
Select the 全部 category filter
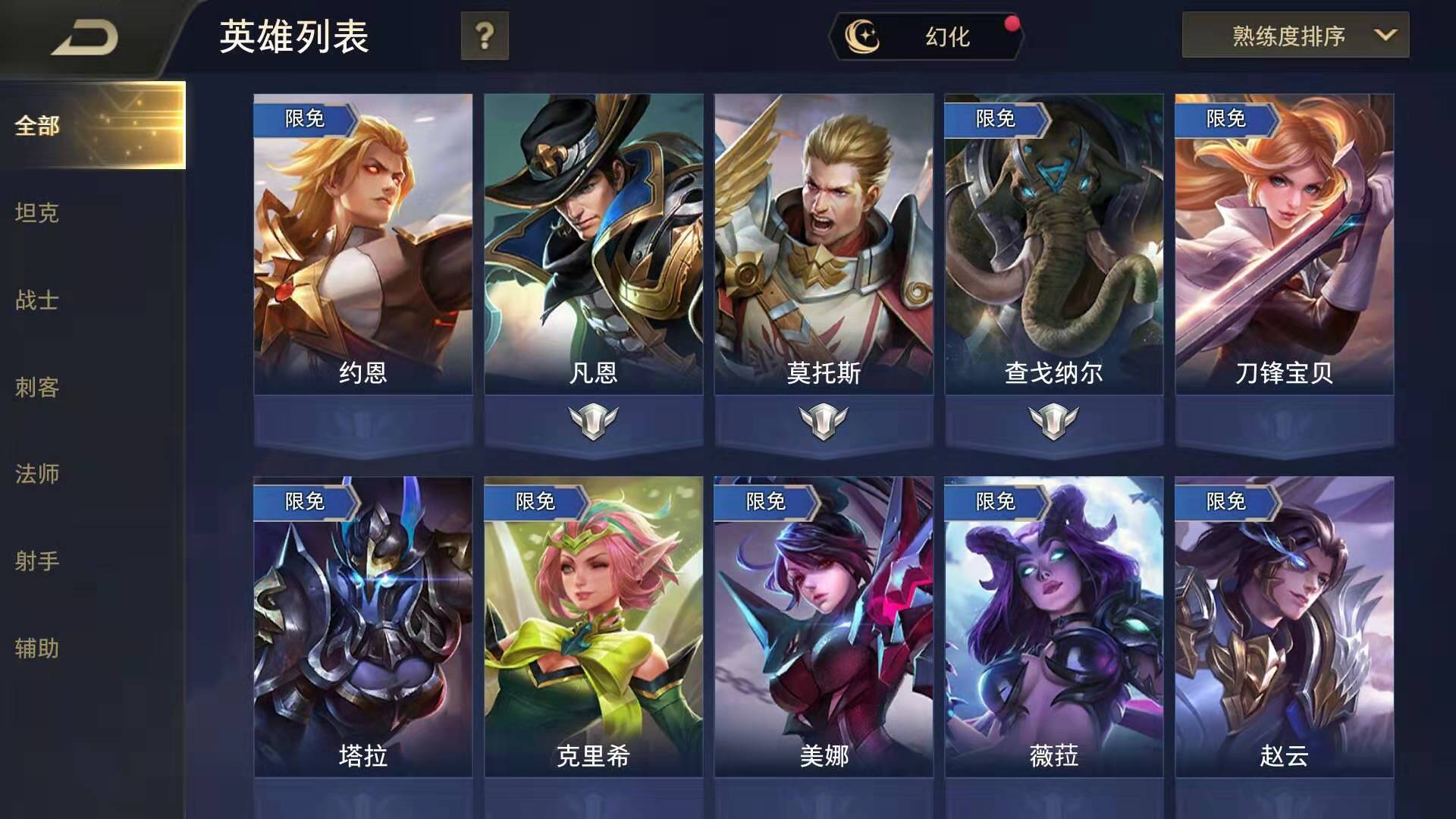point(36,127)
